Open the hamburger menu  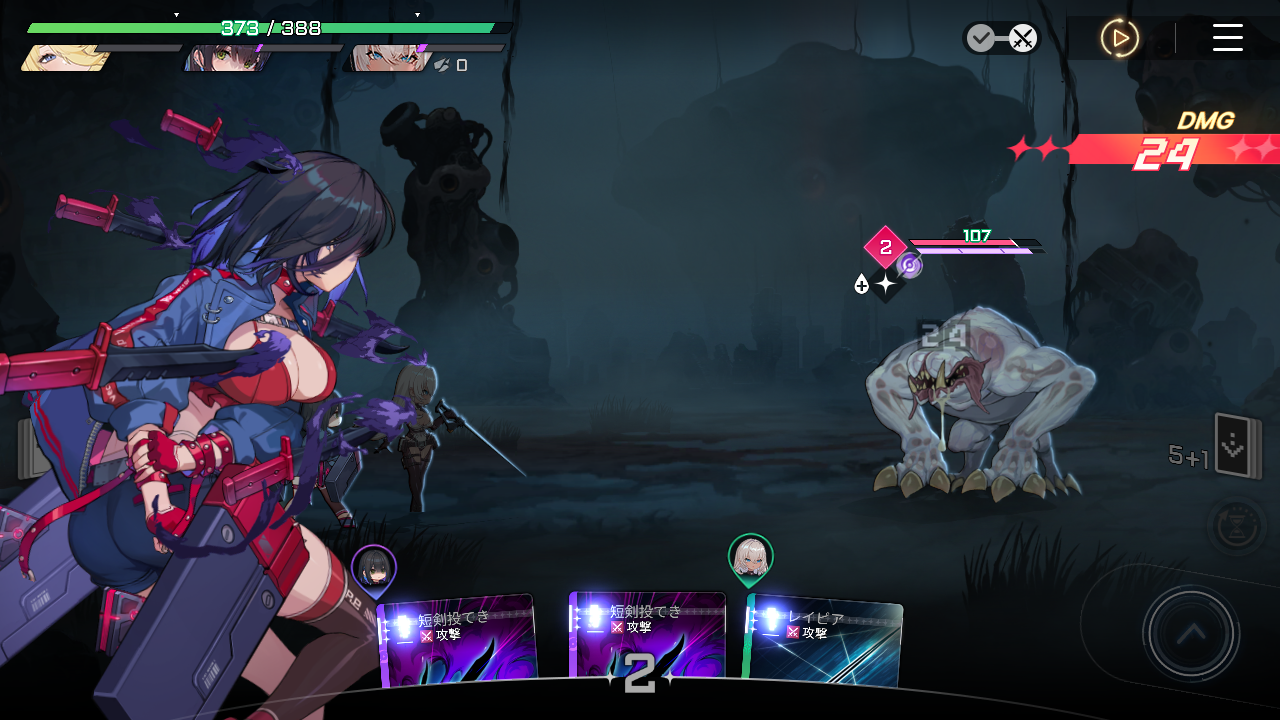pos(1227,38)
